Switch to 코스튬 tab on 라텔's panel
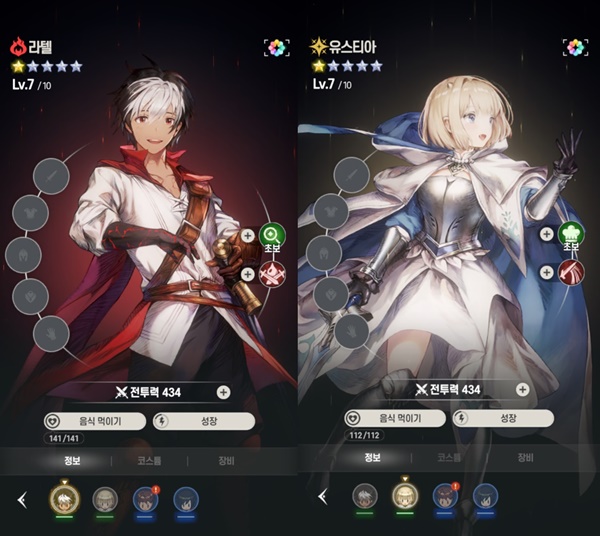This screenshot has height=536, width=600. click(x=149, y=462)
